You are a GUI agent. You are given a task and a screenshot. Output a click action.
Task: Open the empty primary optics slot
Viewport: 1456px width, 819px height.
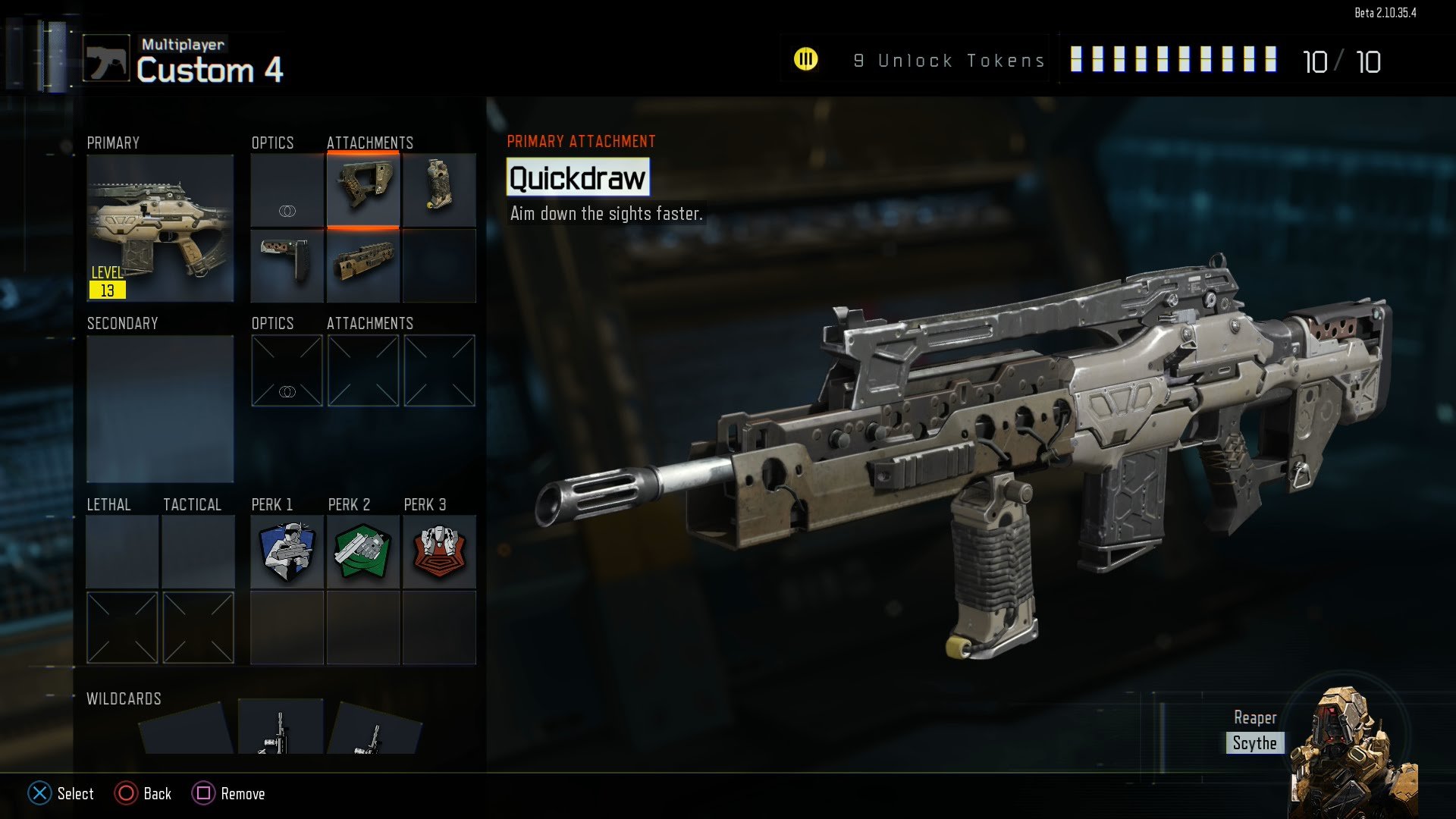point(287,190)
